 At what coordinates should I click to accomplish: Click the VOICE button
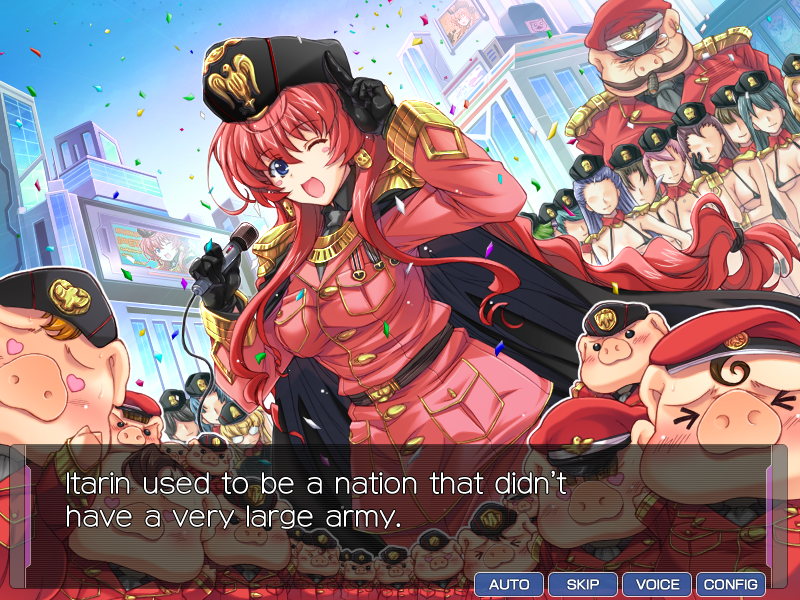(657, 585)
